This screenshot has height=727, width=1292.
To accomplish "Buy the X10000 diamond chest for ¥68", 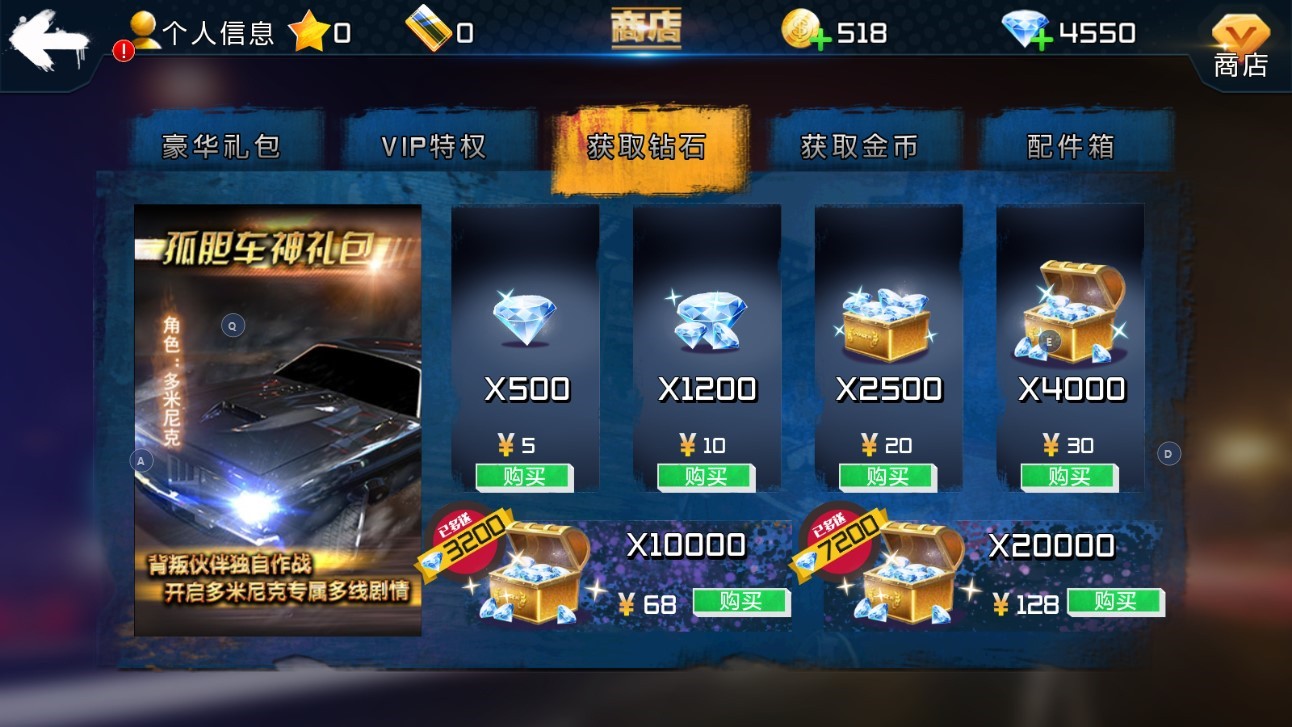I will pyautogui.click(x=741, y=601).
